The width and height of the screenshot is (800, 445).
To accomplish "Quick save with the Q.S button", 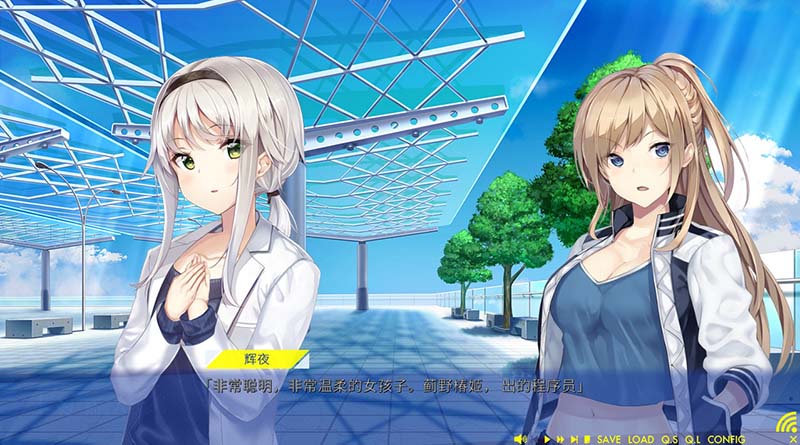I will [668, 439].
